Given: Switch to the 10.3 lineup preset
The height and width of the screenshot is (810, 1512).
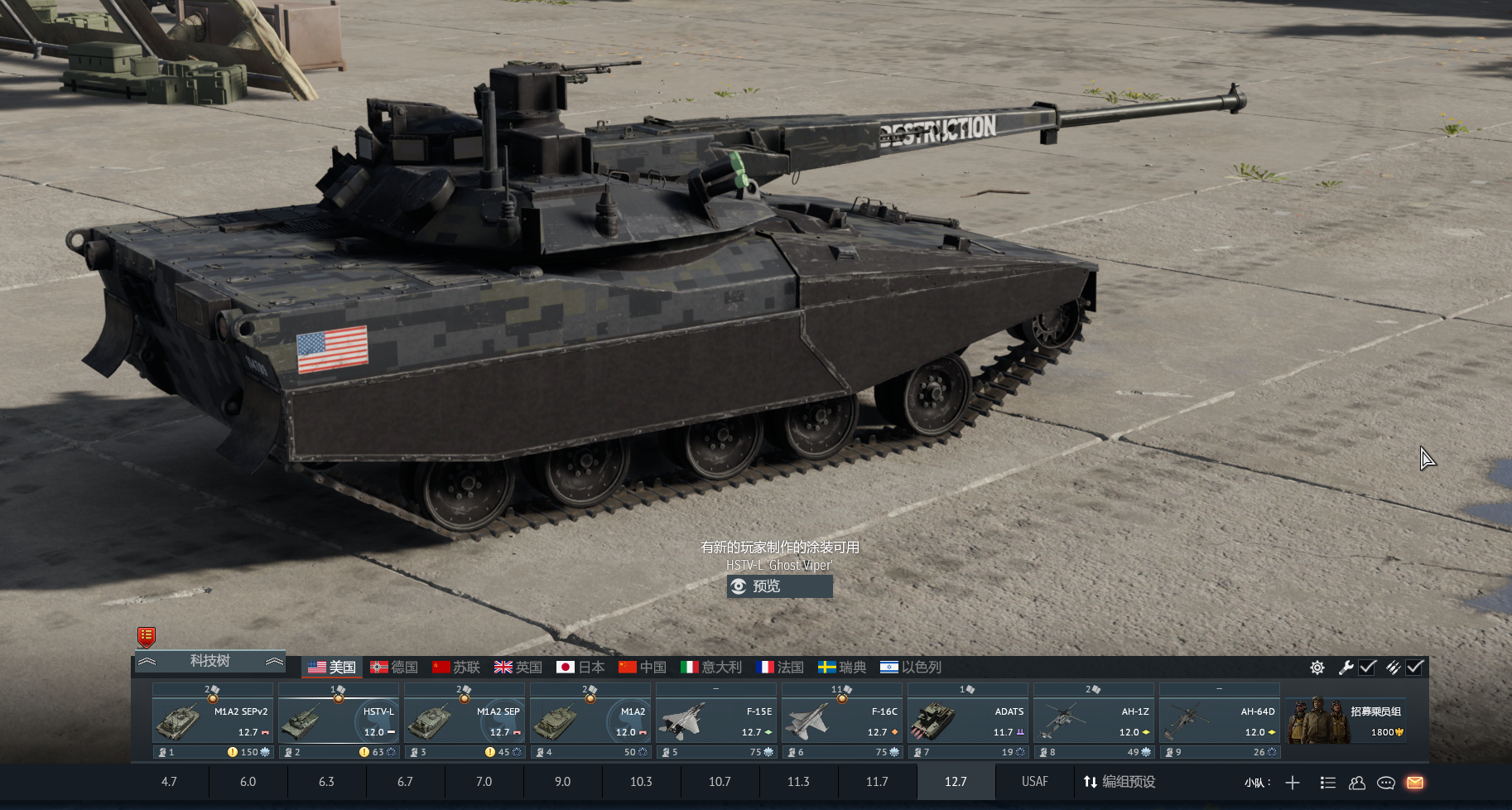Looking at the screenshot, I should coord(641,782).
